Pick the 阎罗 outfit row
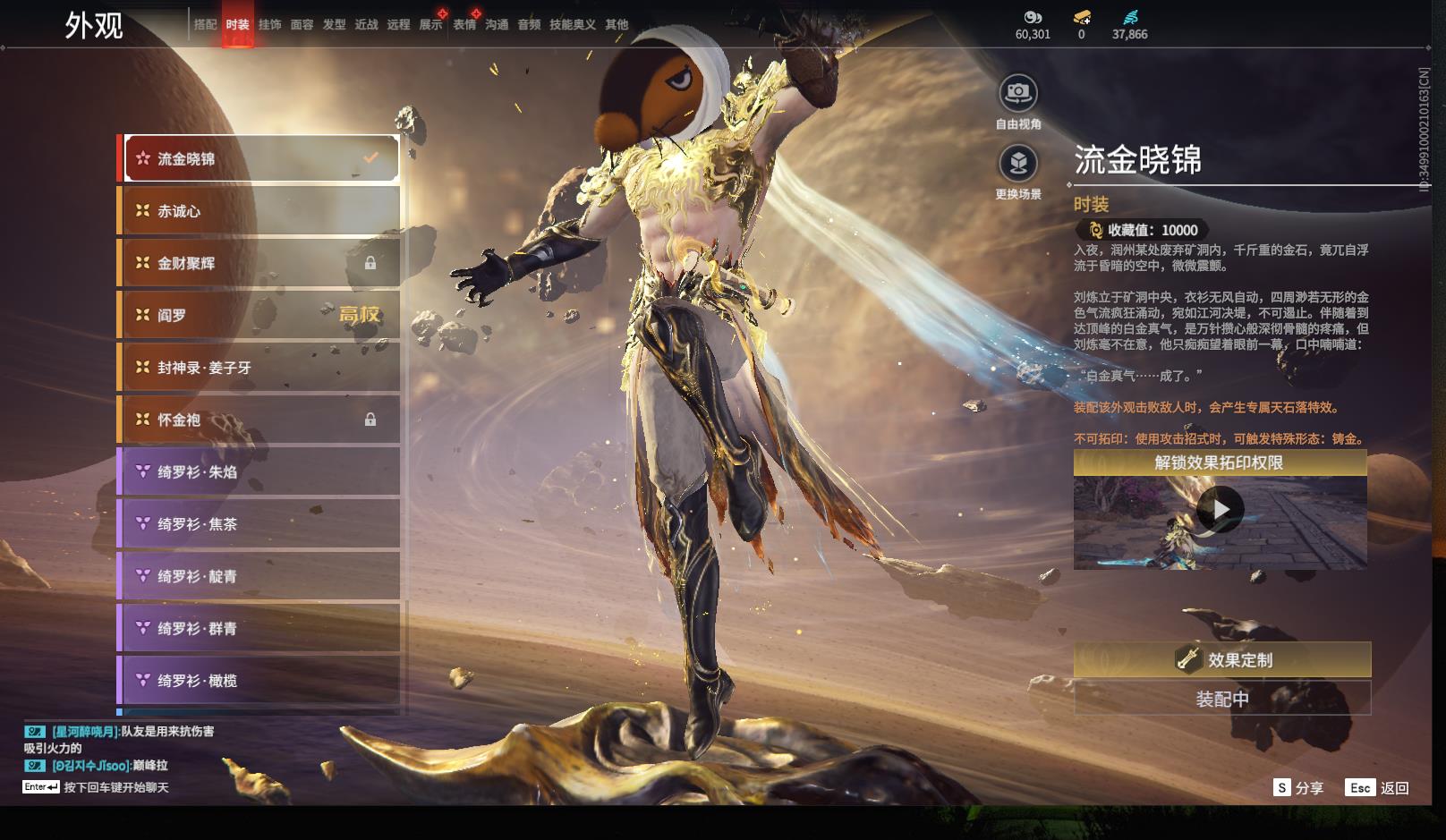The height and width of the screenshot is (840, 1446). pyautogui.click(x=260, y=315)
